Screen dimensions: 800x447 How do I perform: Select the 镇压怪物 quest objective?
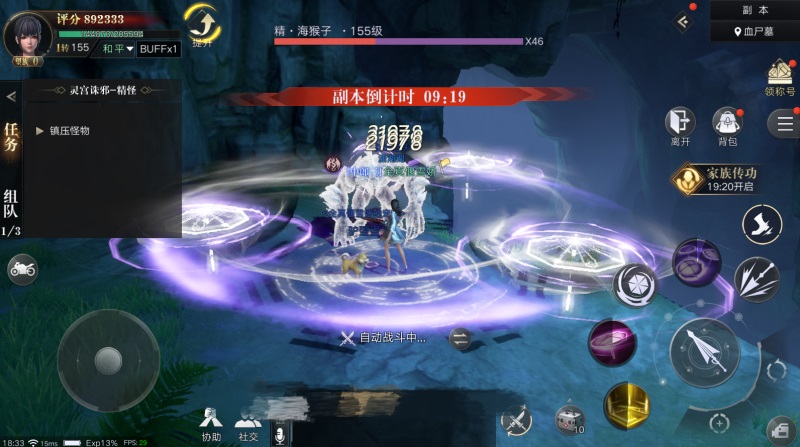(x=69, y=131)
